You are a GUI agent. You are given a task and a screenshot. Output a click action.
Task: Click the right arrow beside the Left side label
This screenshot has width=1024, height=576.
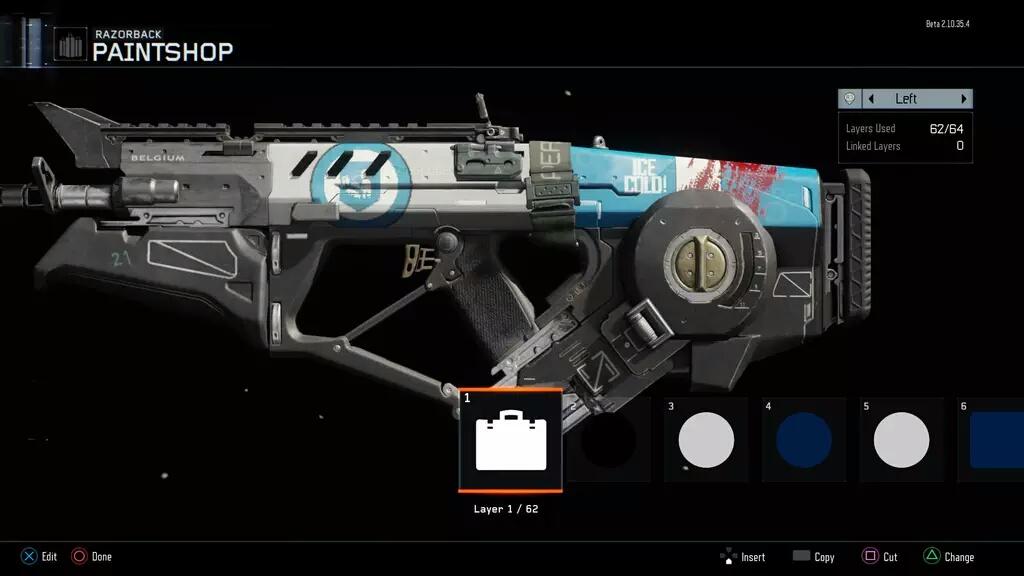964,99
